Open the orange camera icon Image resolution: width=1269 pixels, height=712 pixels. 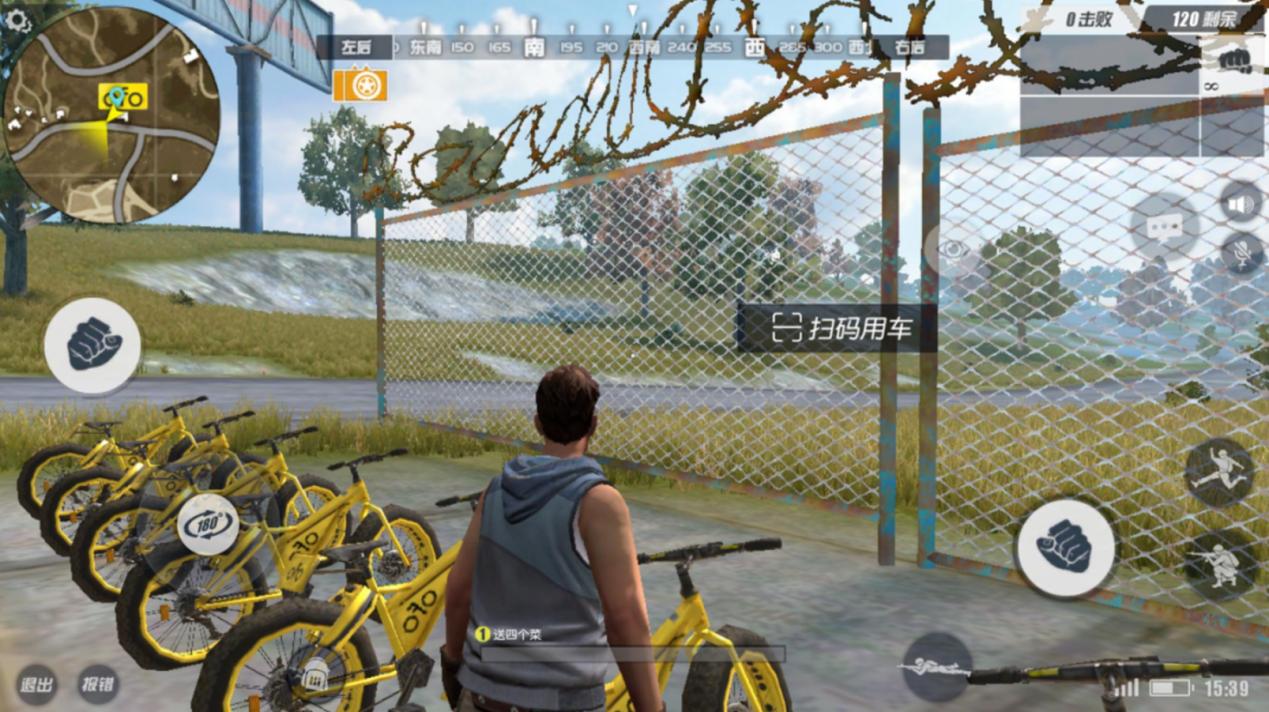coord(360,84)
